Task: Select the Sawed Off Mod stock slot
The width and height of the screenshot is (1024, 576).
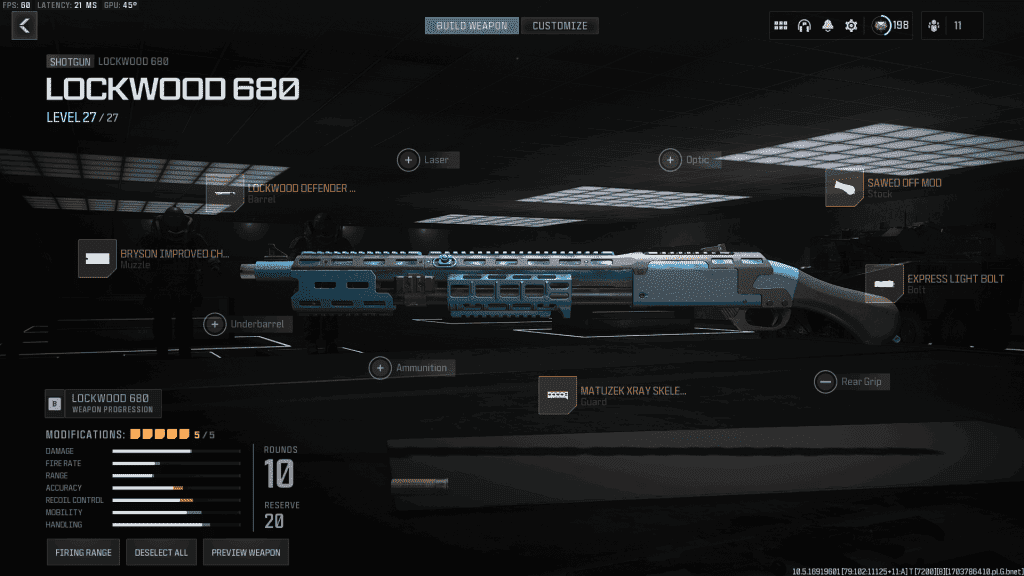Action: [845, 188]
